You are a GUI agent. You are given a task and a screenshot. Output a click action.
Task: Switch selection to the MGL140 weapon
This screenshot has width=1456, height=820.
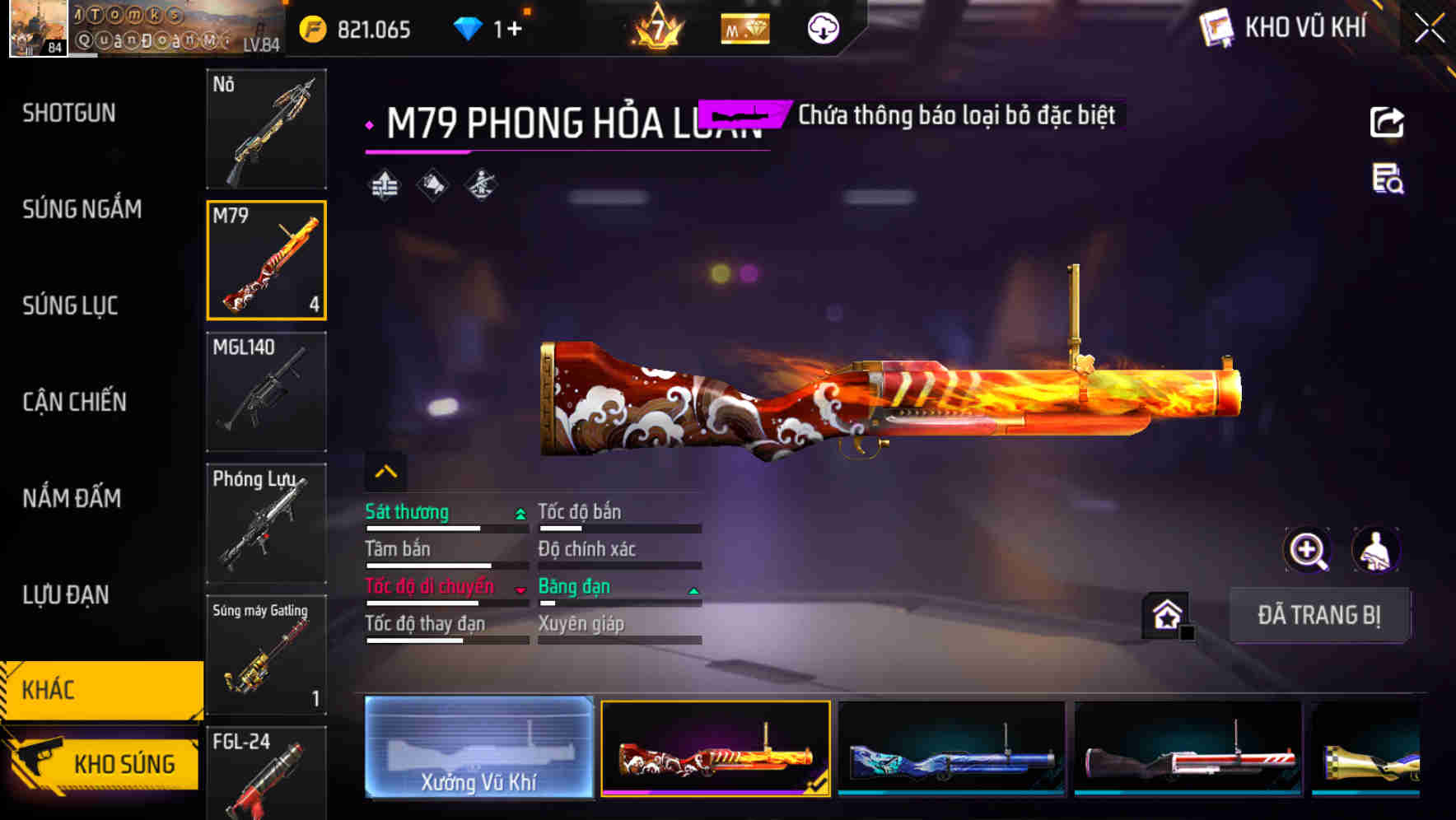(267, 394)
